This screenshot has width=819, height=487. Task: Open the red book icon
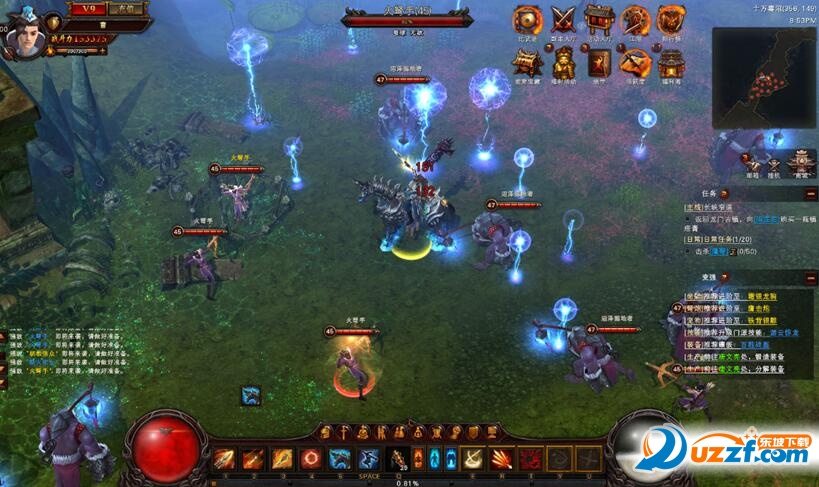(x=599, y=63)
